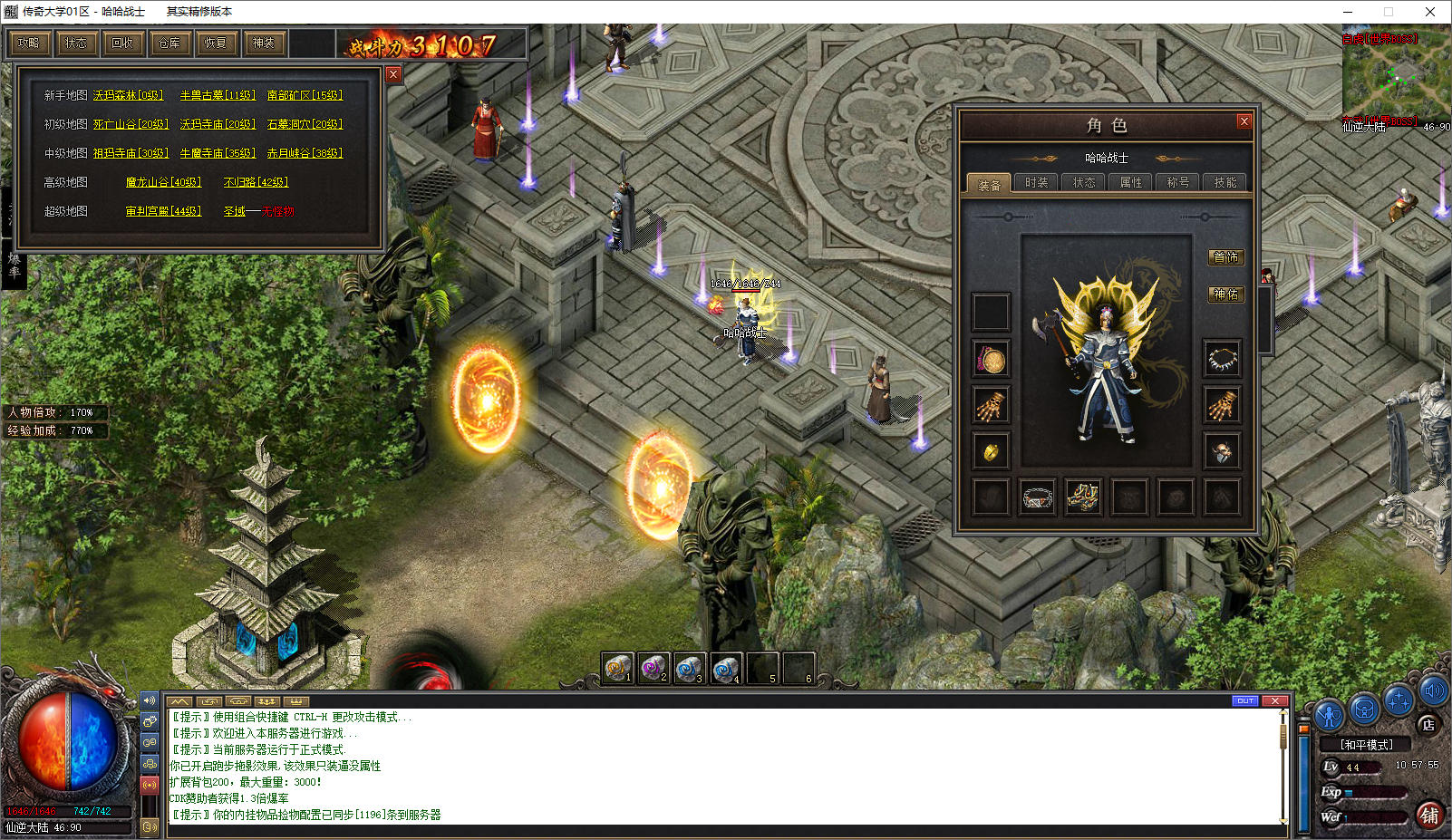Select the equipped necklace slot
The width and height of the screenshot is (1452, 840).
pos(1222,359)
